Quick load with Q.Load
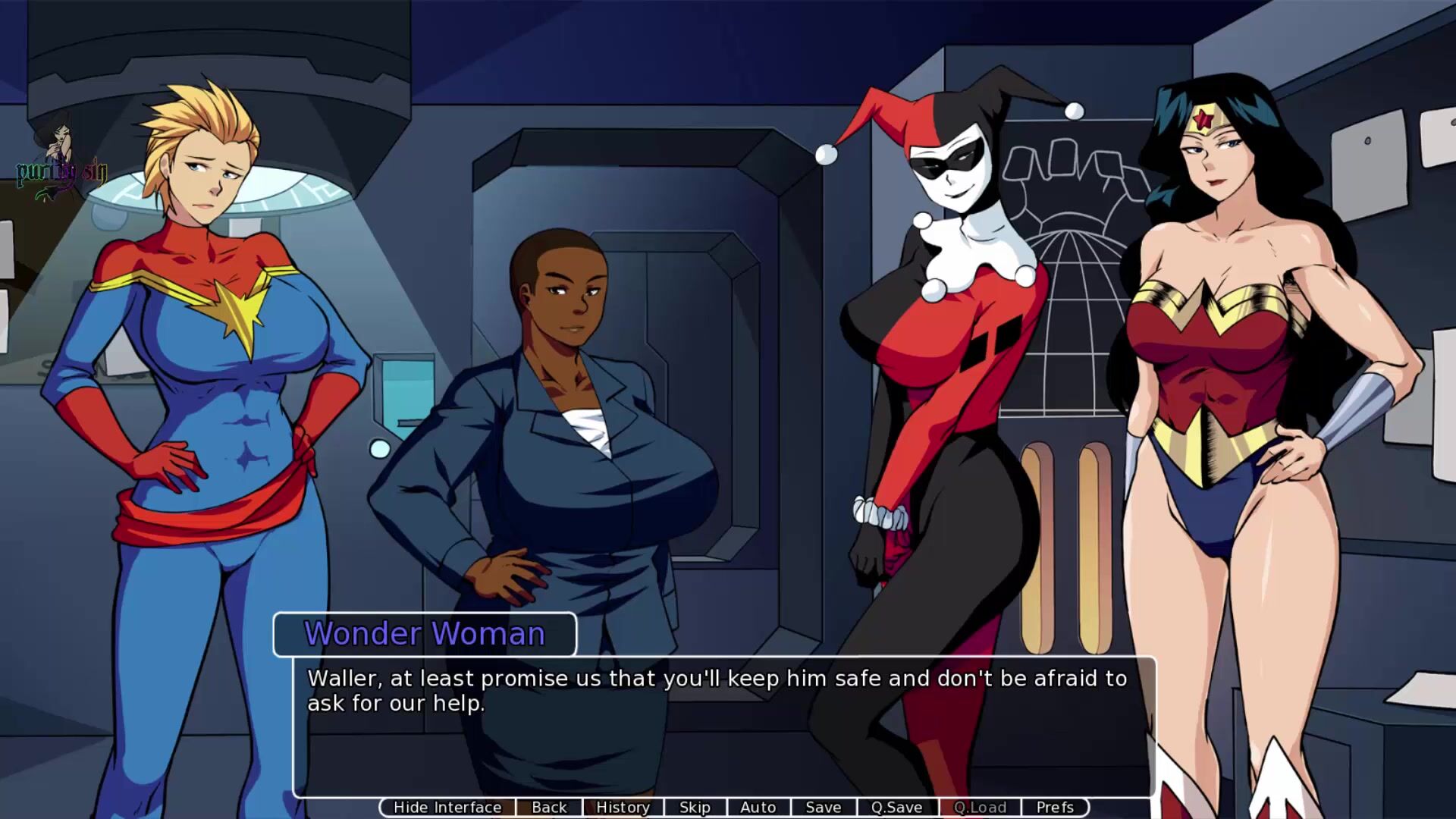The image size is (1456, 819). (x=980, y=808)
